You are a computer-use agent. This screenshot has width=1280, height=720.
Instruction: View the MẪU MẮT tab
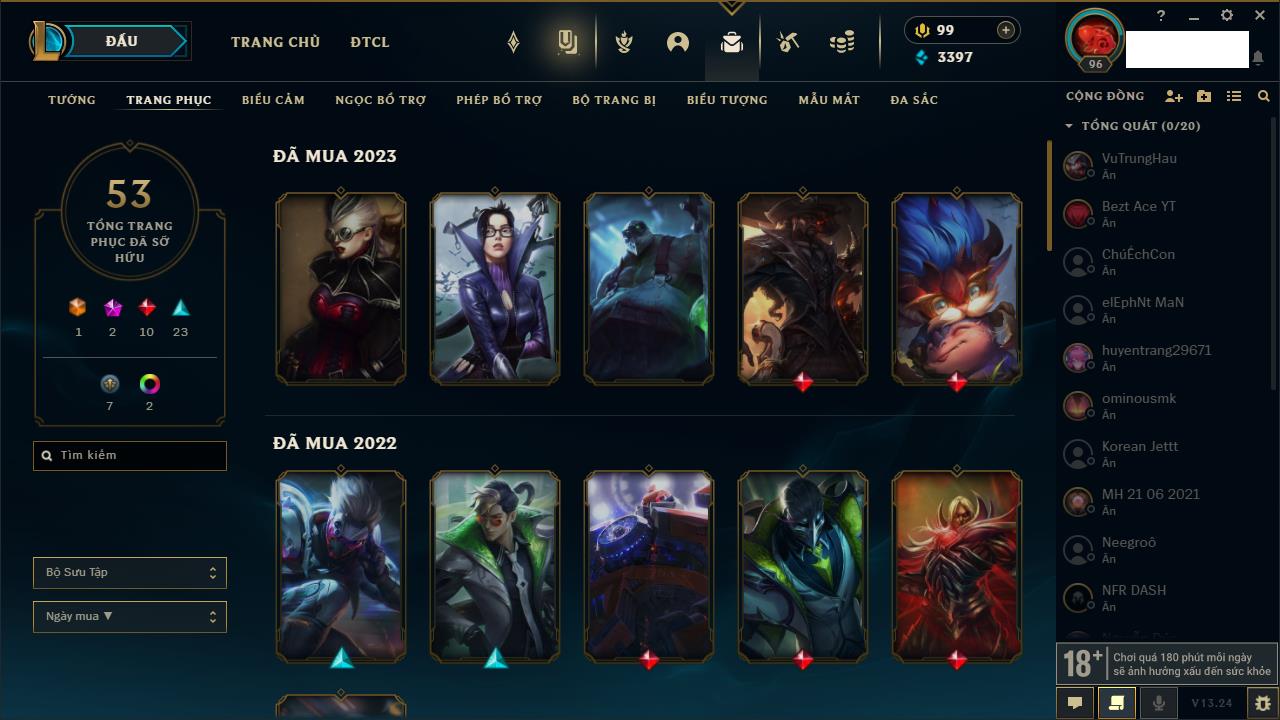click(829, 100)
